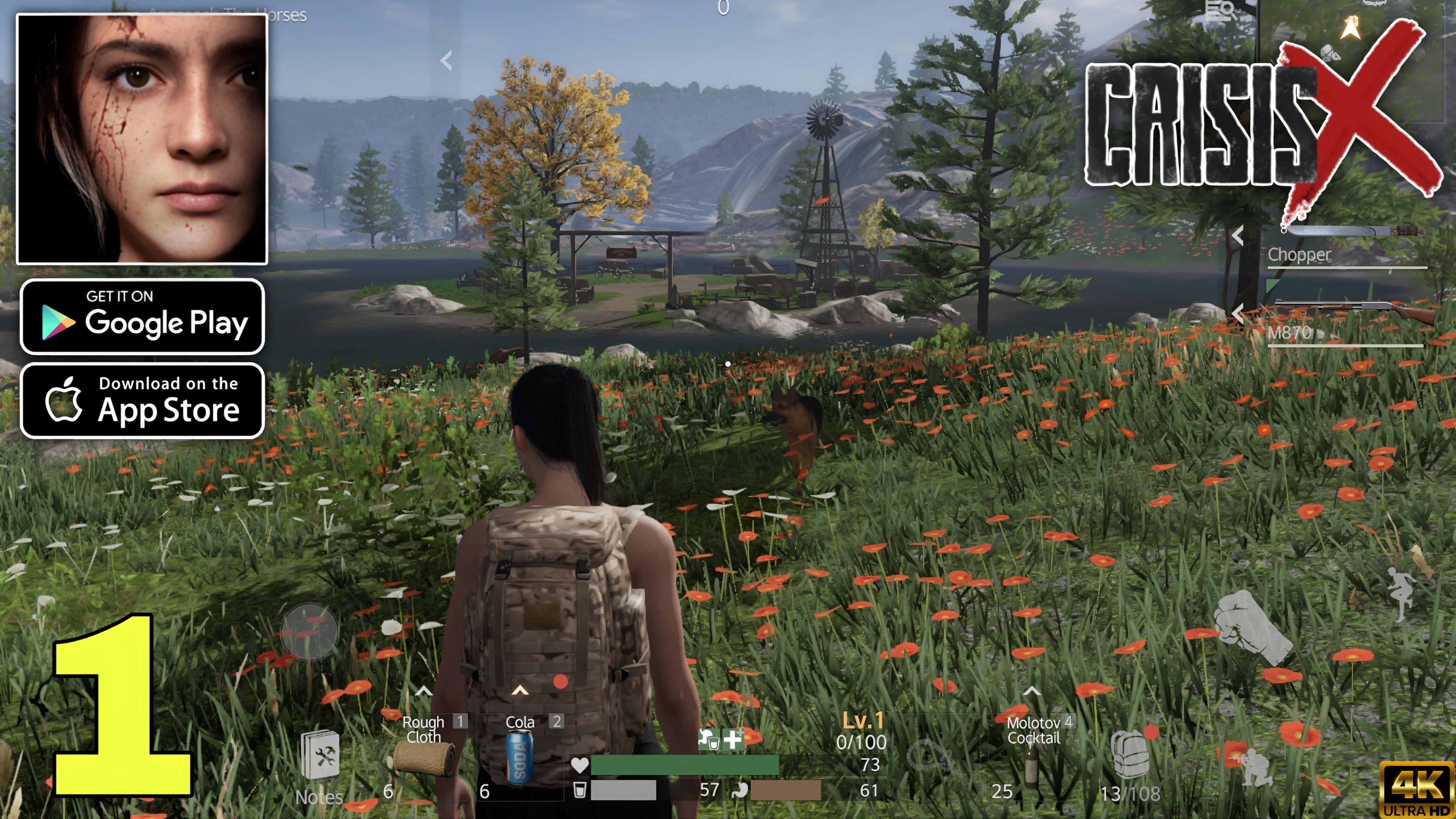
Task: Expand the Rough Cloth slot arrow
Action: [x=424, y=691]
